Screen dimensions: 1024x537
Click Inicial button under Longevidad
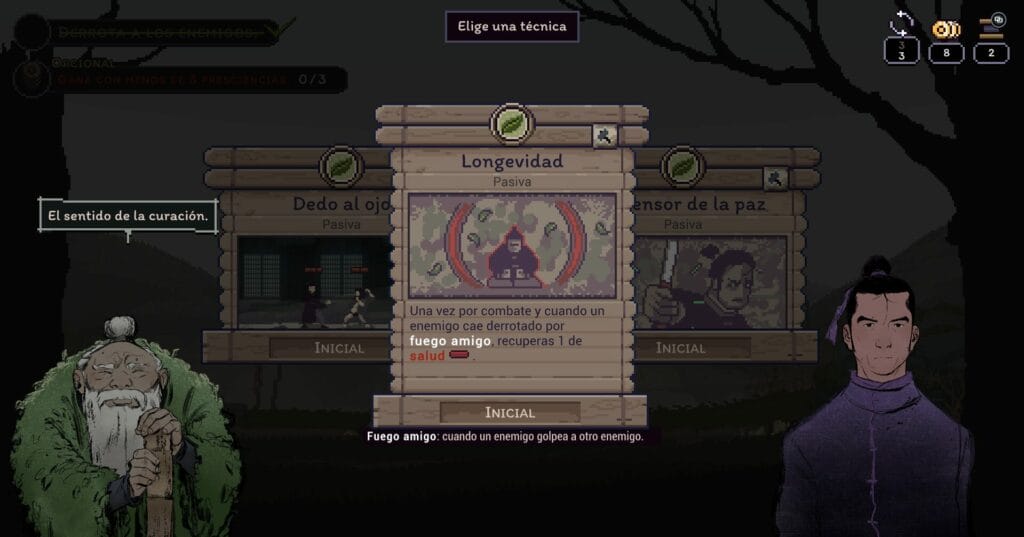510,412
